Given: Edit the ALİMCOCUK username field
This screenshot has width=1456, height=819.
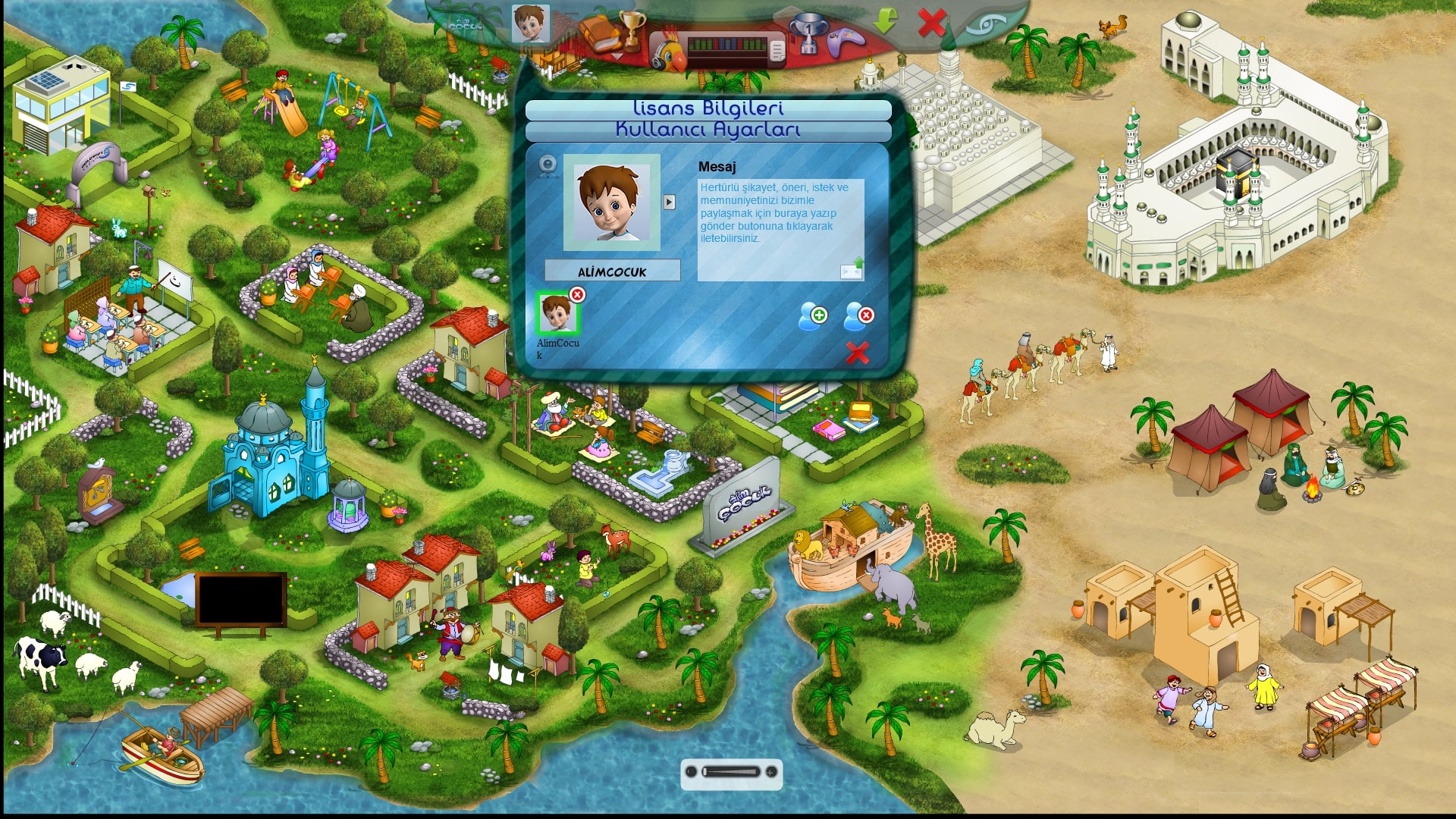Looking at the screenshot, I should [x=612, y=271].
